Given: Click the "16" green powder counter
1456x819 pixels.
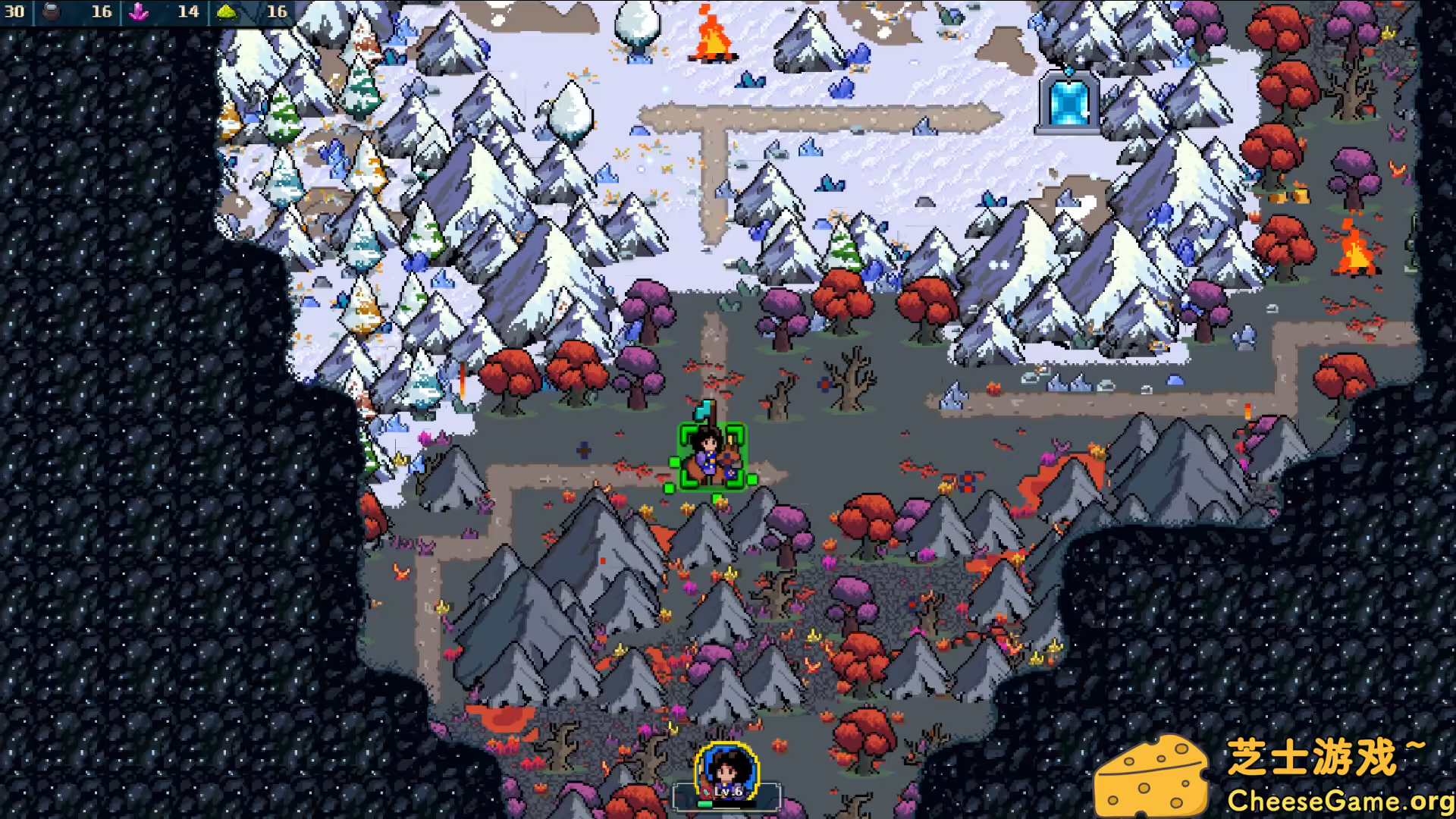Looking at the screenshot, I should tap(277, 11).
